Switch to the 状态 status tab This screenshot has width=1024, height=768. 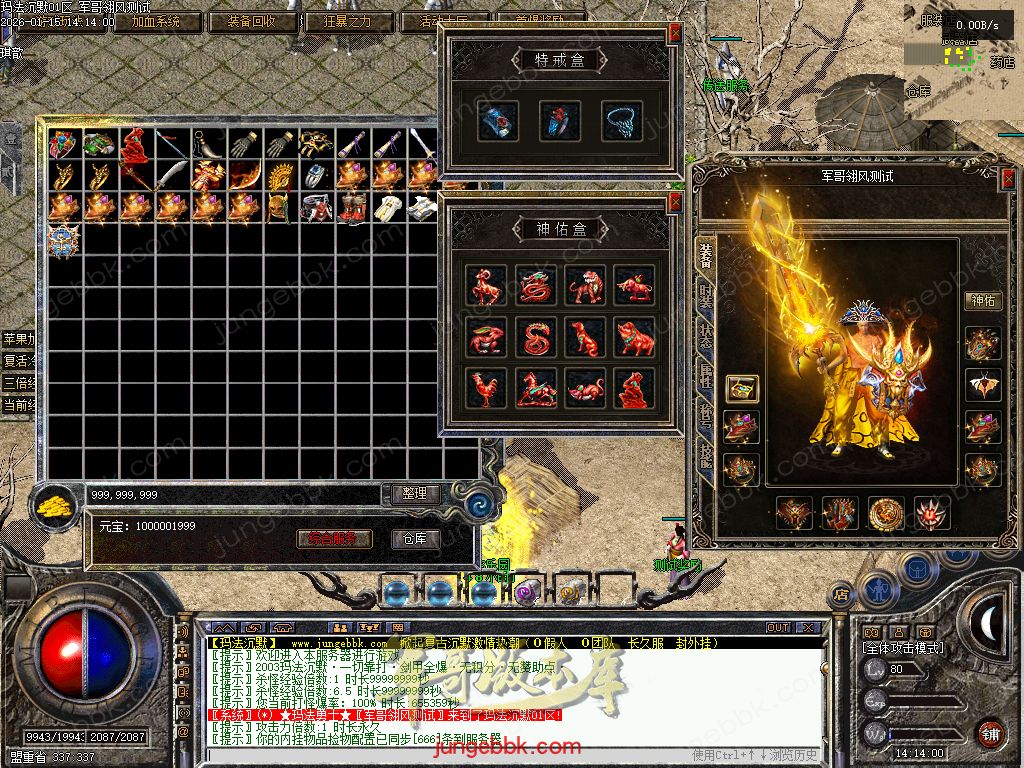(705, 337)
